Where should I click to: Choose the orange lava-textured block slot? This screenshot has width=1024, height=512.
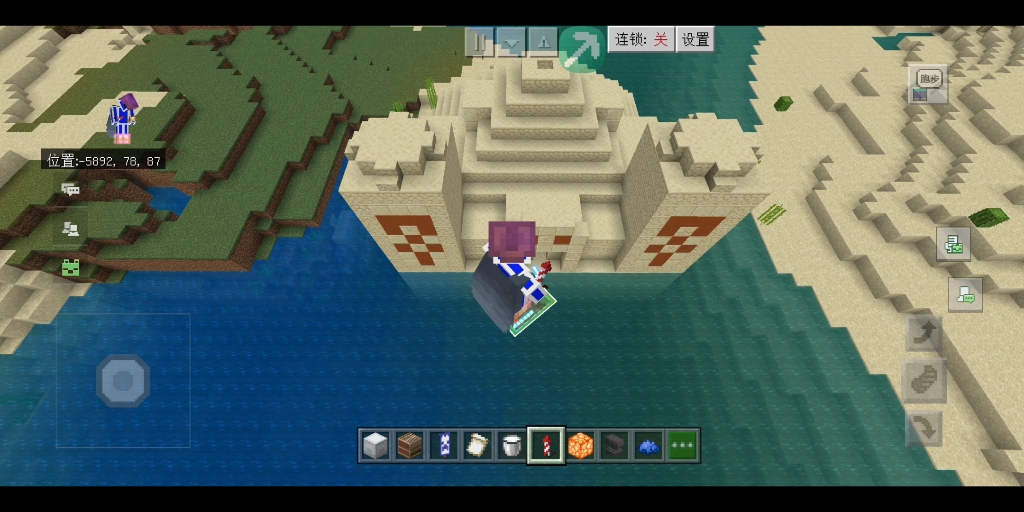pos(580,445)
